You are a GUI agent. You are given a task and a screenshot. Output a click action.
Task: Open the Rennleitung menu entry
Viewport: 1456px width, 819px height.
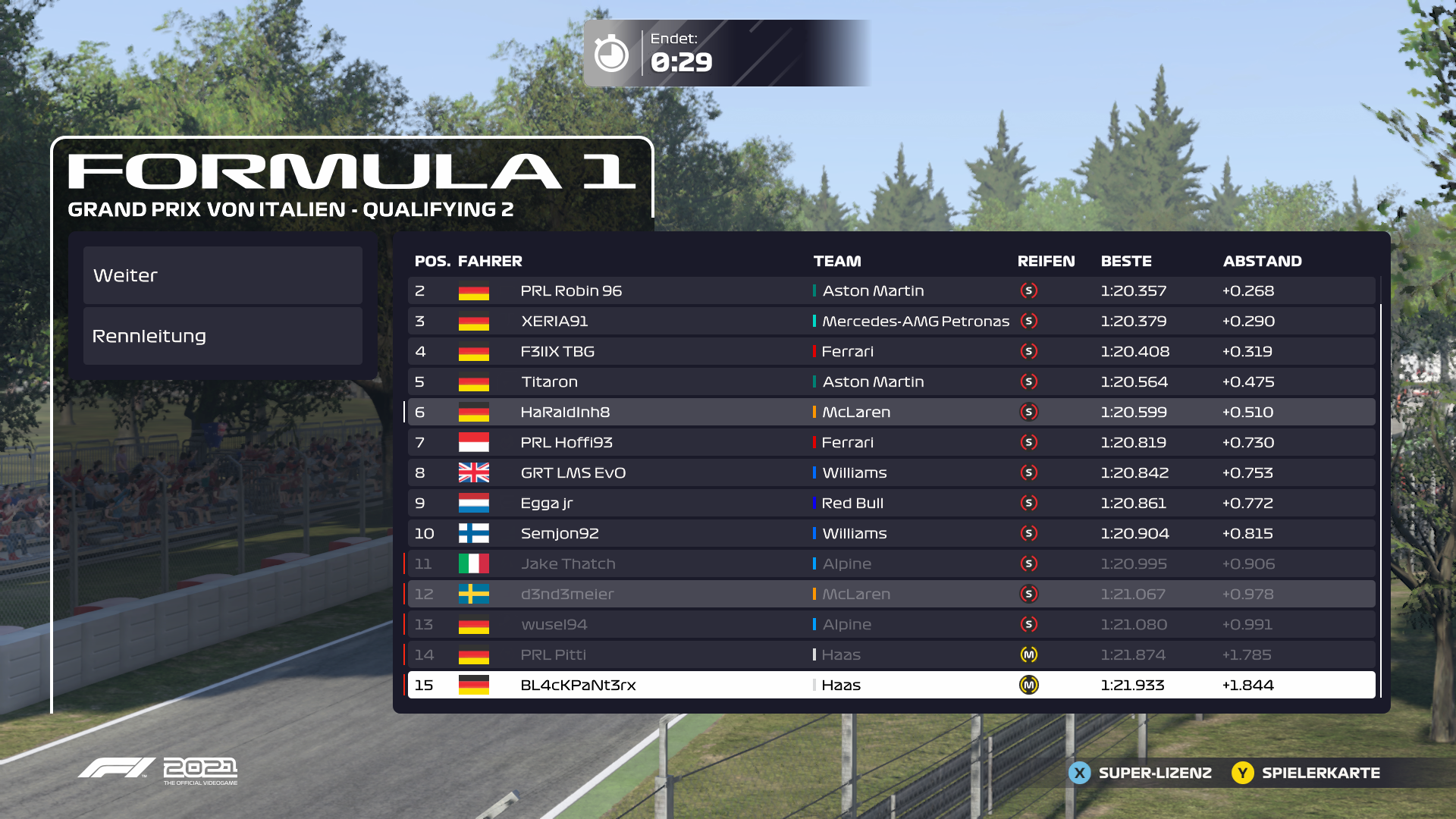[222, 336]
